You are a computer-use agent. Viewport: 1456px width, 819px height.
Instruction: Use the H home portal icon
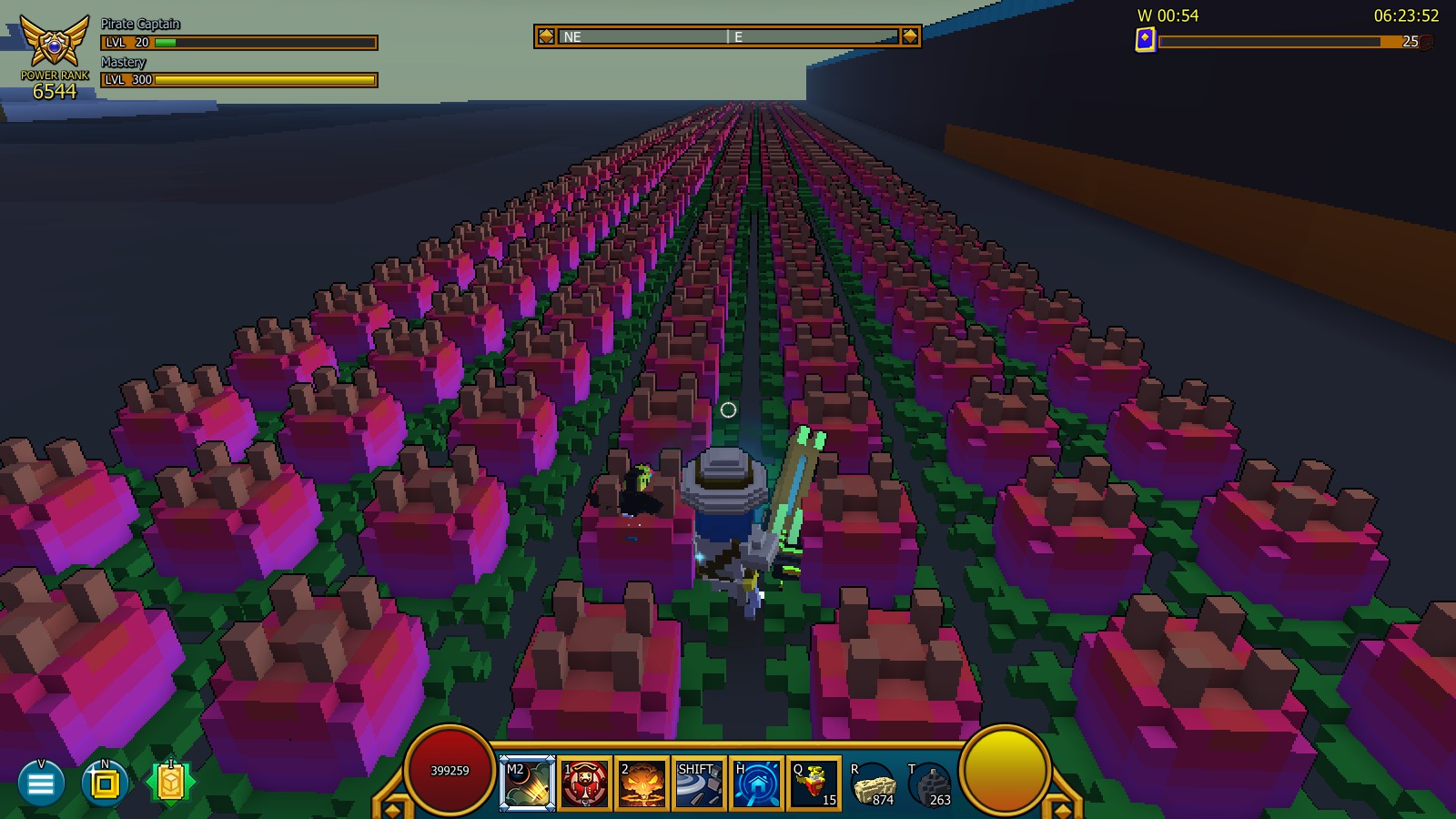(x=757, y=783)
